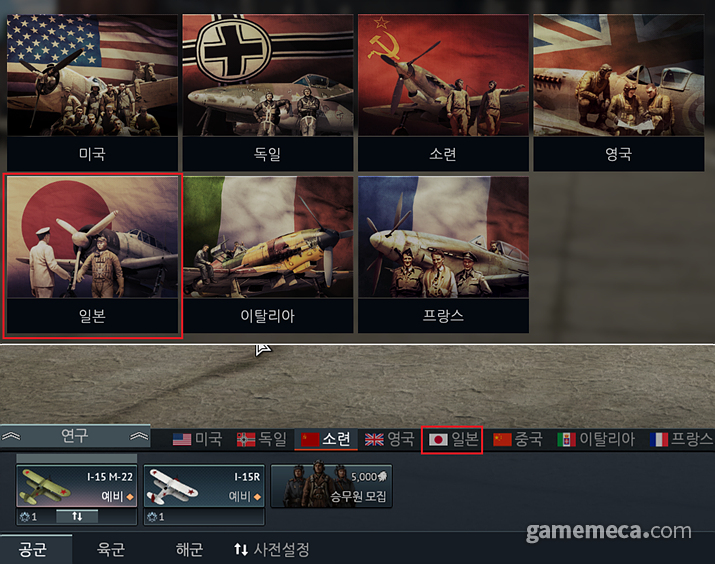This screenshot has height=564, width=715.
Task: Select the 미국 (USA) nation card
Action: (x=92, y=90)
